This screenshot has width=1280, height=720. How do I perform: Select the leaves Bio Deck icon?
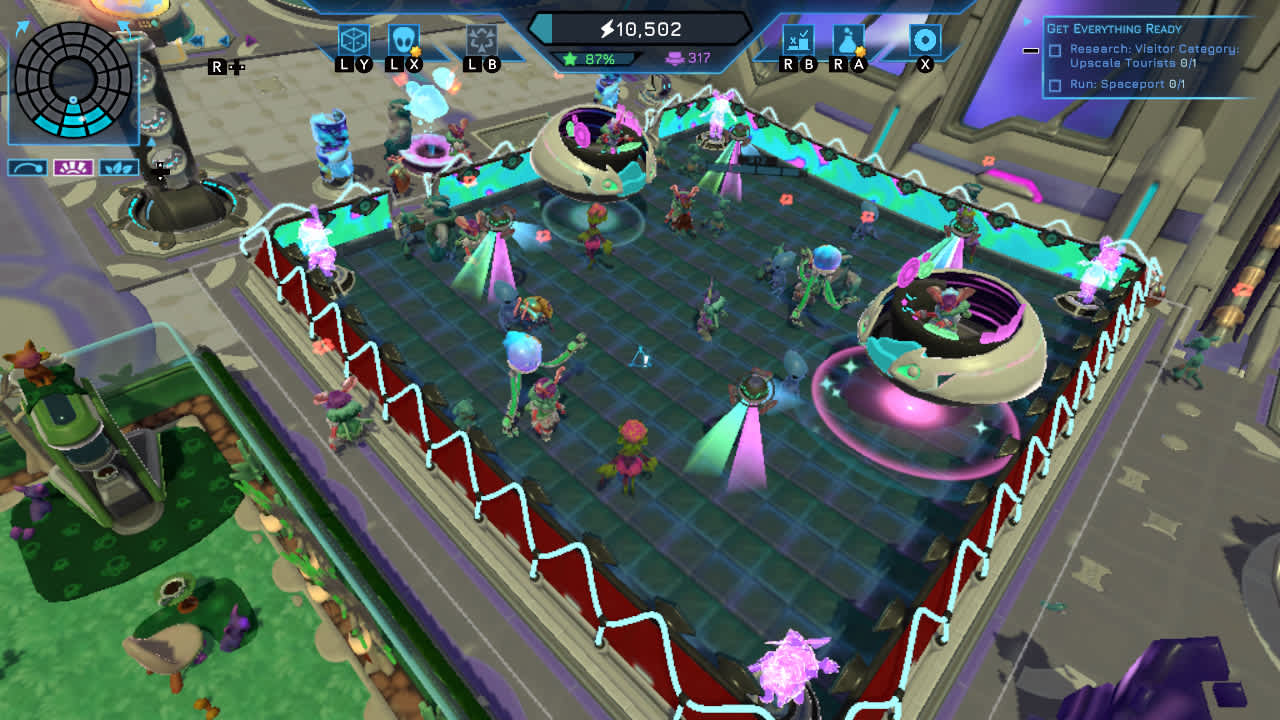(119, 168)
